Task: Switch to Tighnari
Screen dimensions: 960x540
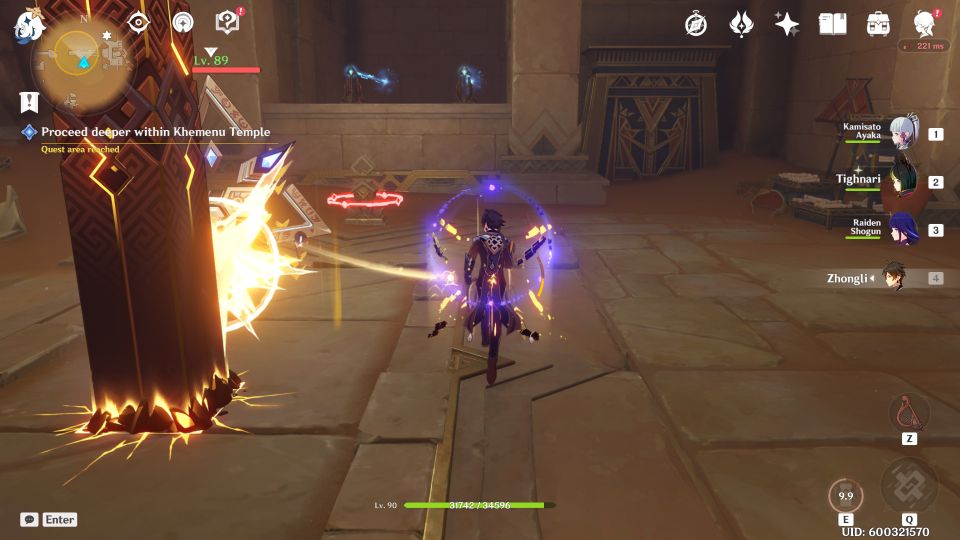Action: click(x=903, y=181)
